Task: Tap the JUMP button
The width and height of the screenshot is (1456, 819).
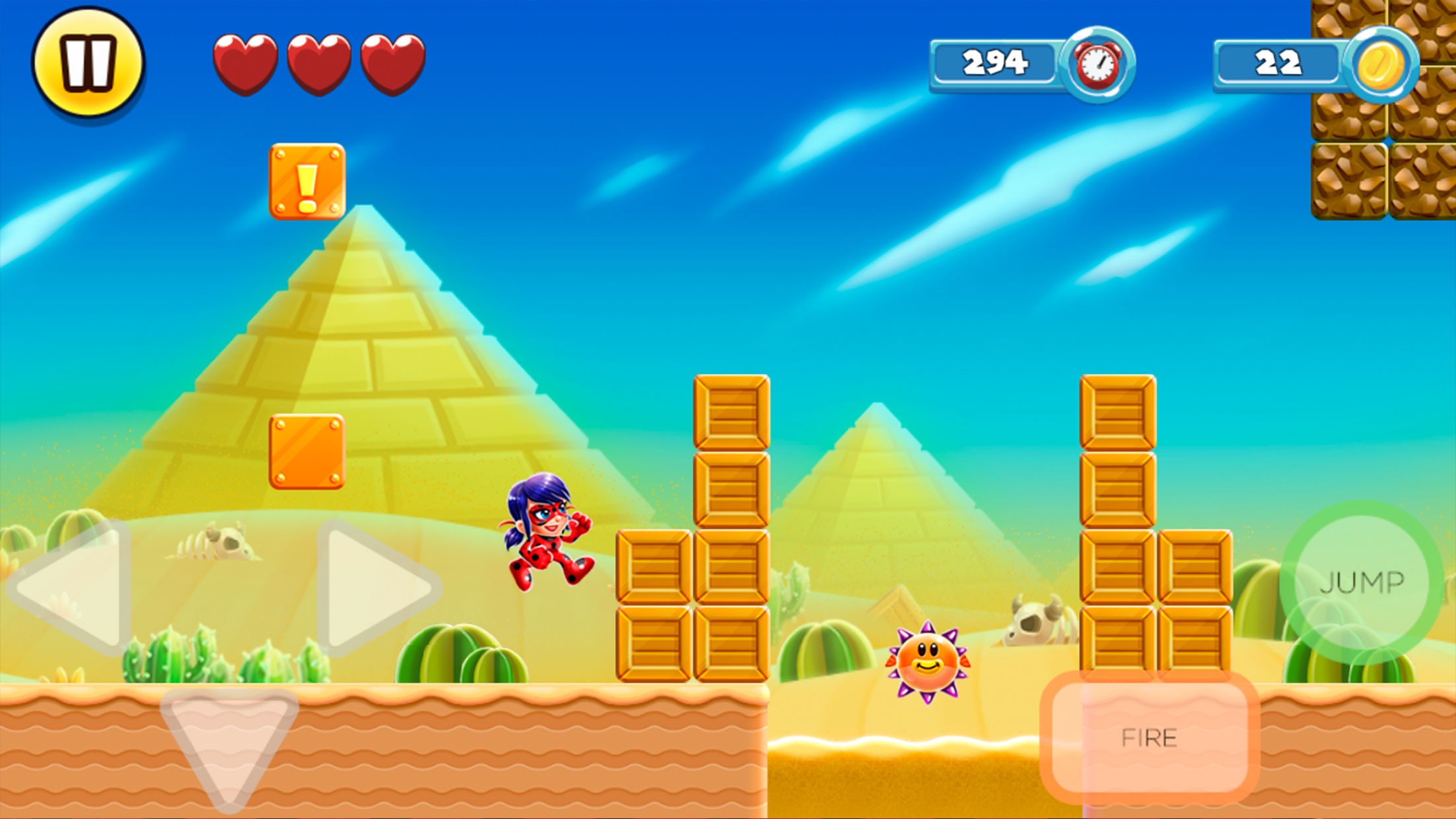Action: tap(1362, 582)
